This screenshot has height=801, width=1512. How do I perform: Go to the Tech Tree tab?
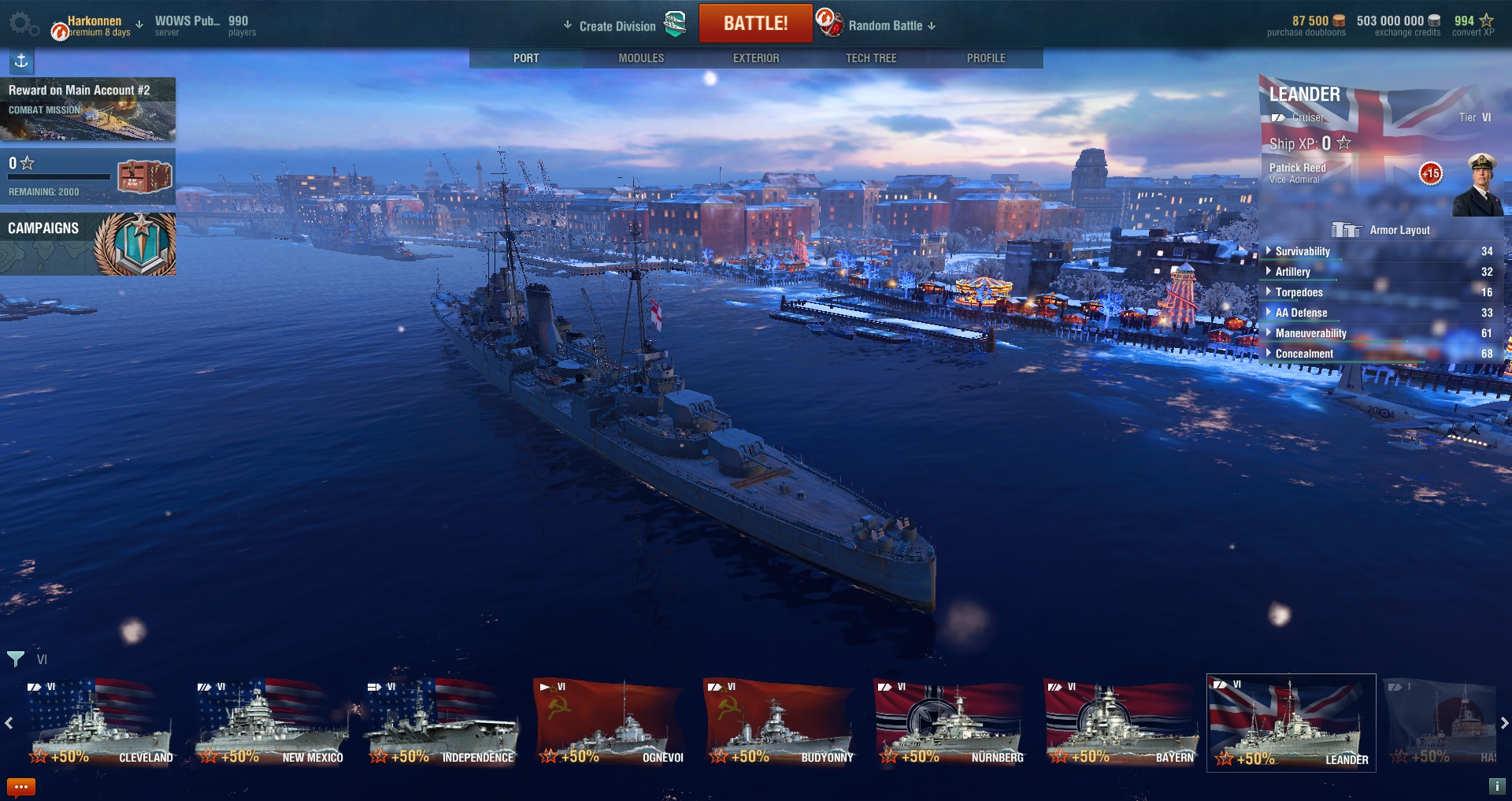click(871, 58)
